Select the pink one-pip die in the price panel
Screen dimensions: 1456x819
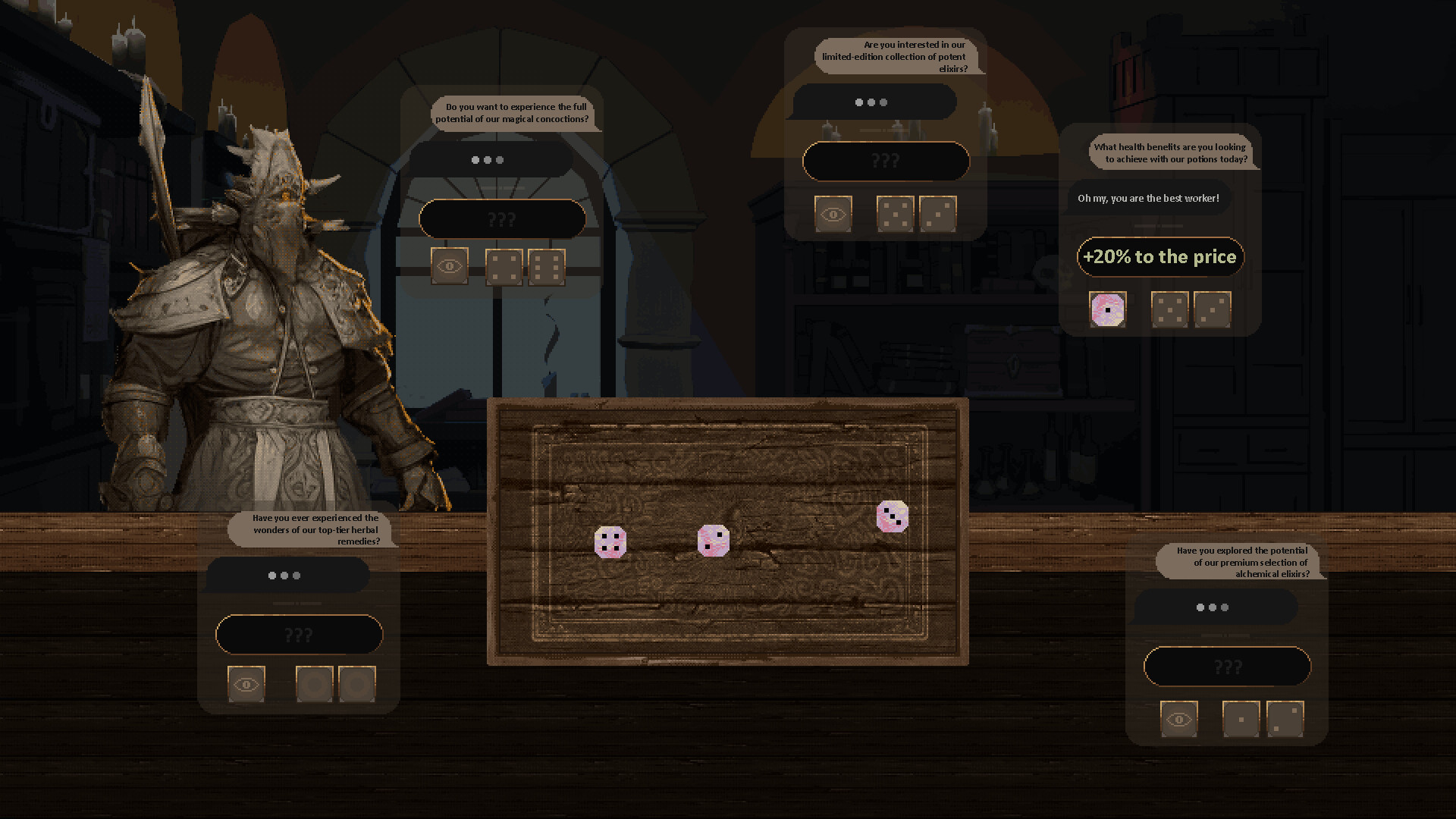1109,309
